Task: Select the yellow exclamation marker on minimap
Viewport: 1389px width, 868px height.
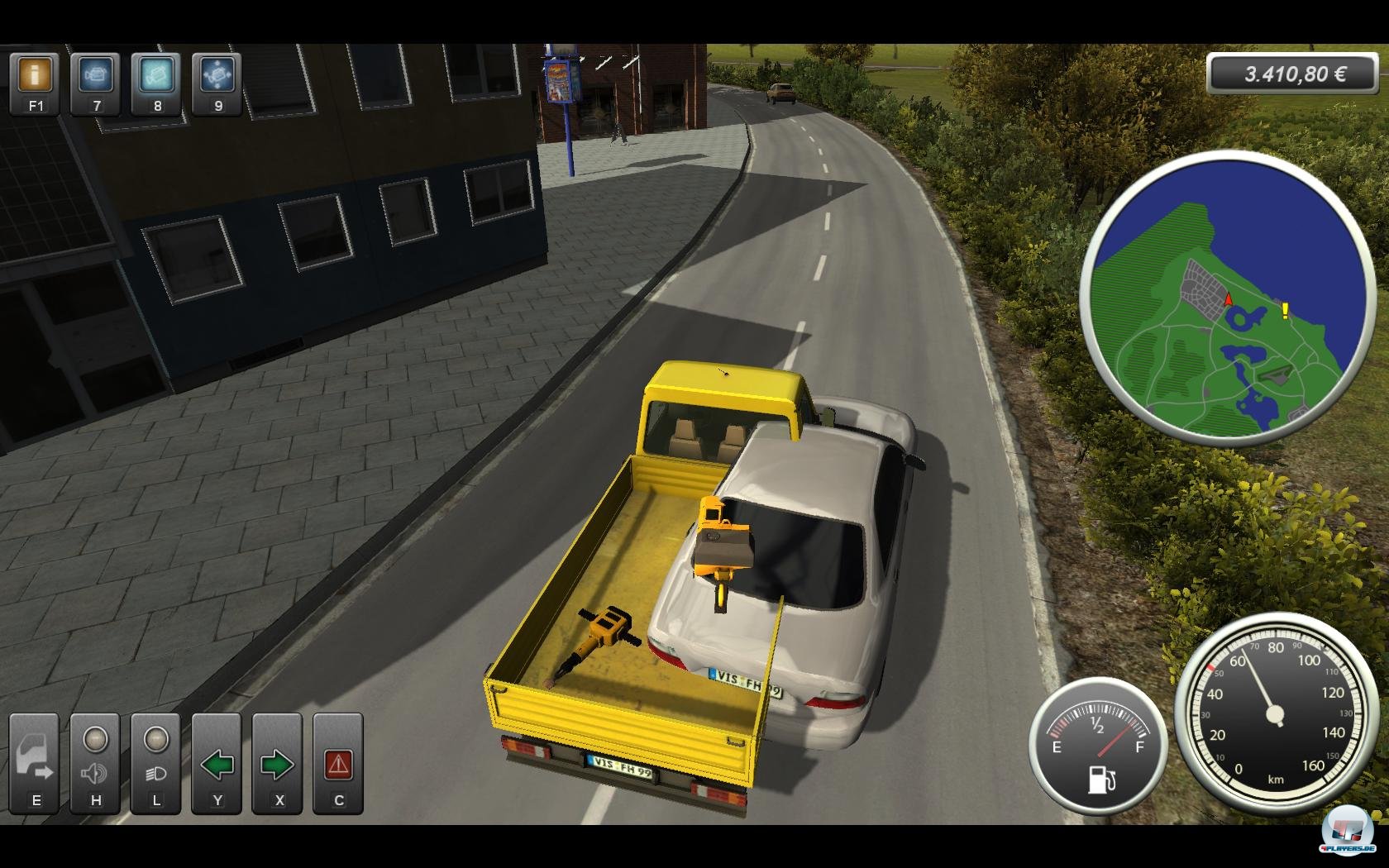Action: [1285, 311]
